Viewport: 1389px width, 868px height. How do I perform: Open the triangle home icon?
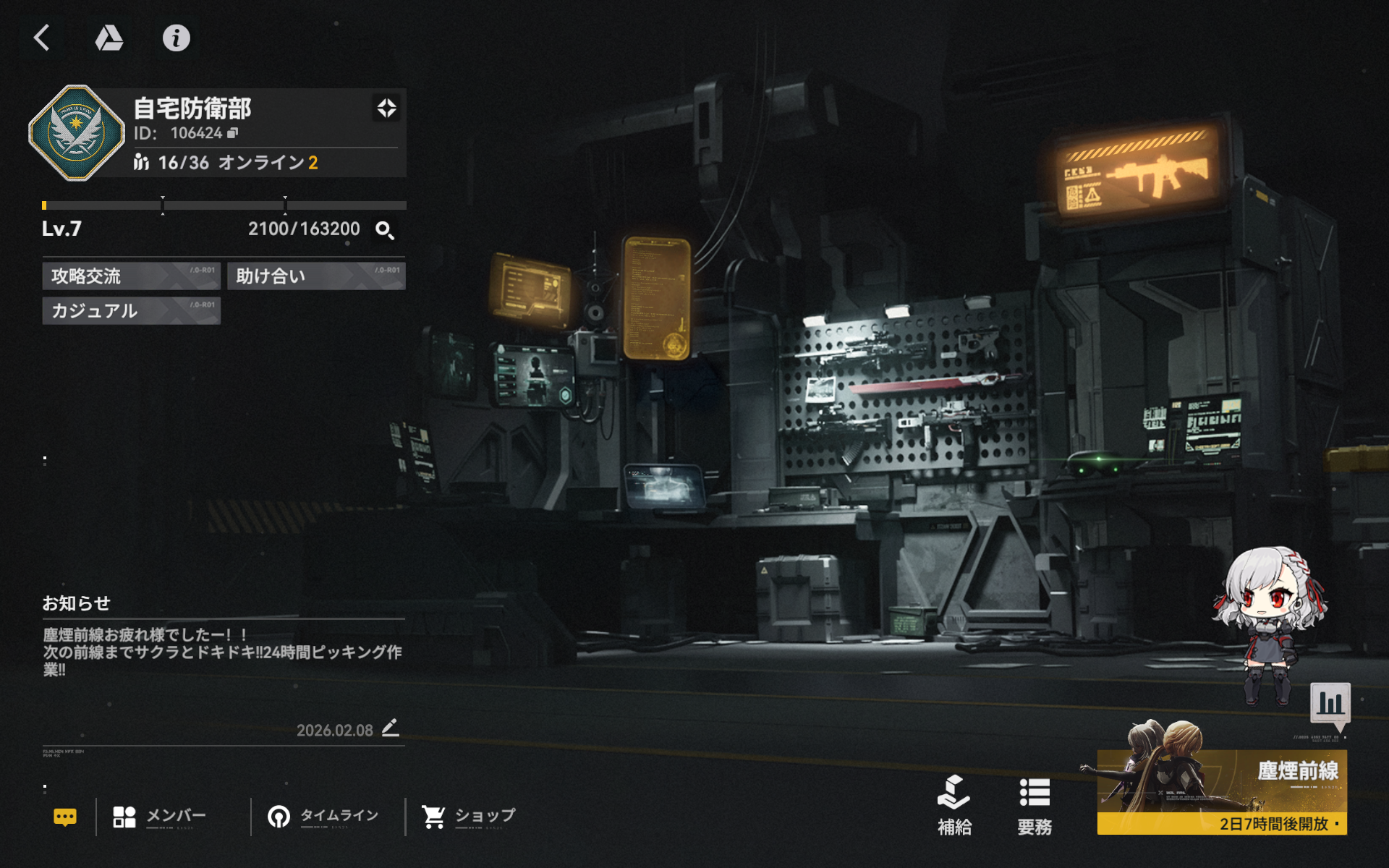click(109, 38)
